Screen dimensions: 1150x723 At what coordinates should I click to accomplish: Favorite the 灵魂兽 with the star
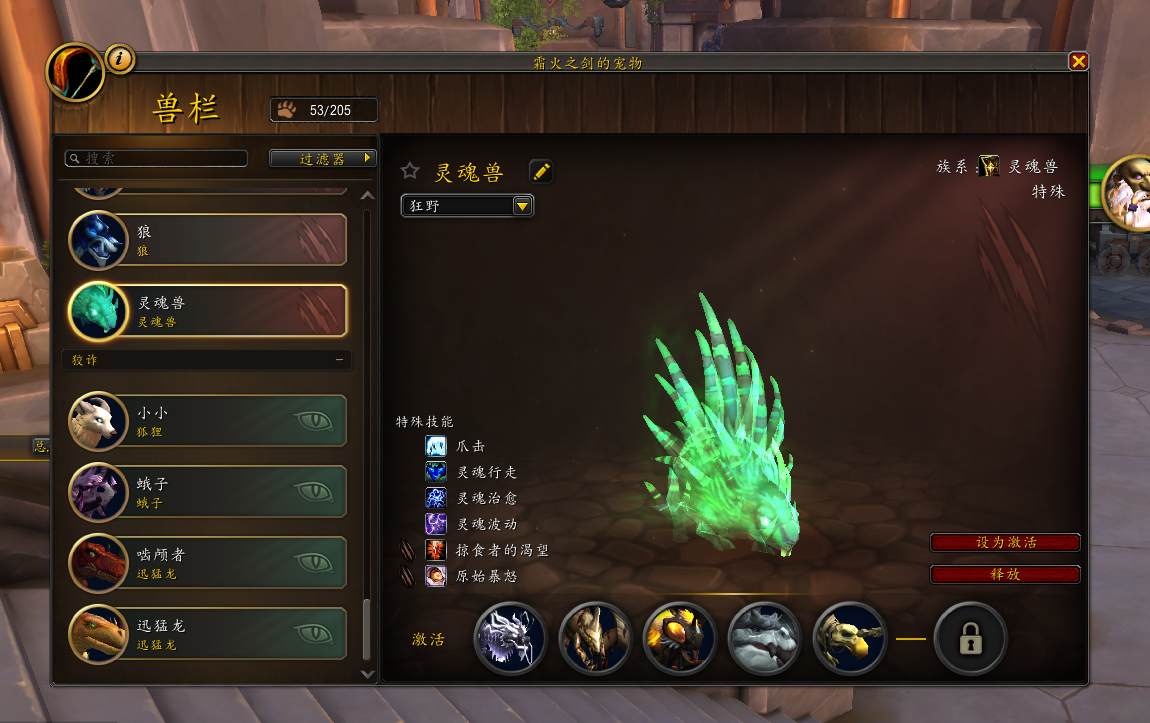click(410, 172)
